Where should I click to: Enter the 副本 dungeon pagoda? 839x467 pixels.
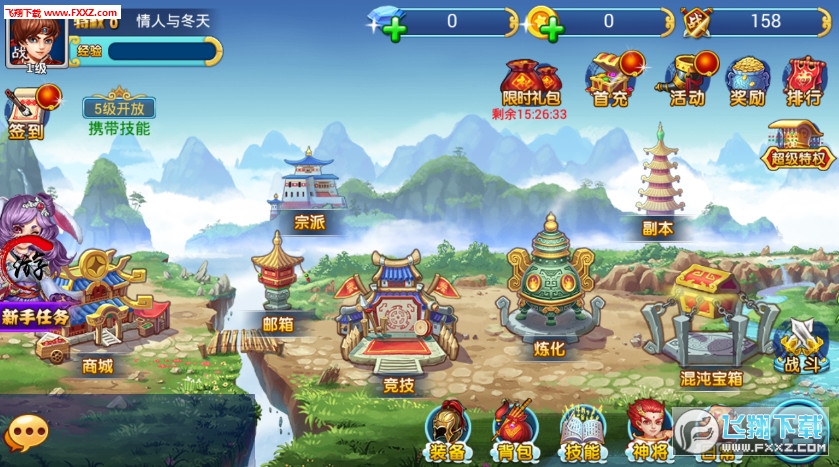657,180
